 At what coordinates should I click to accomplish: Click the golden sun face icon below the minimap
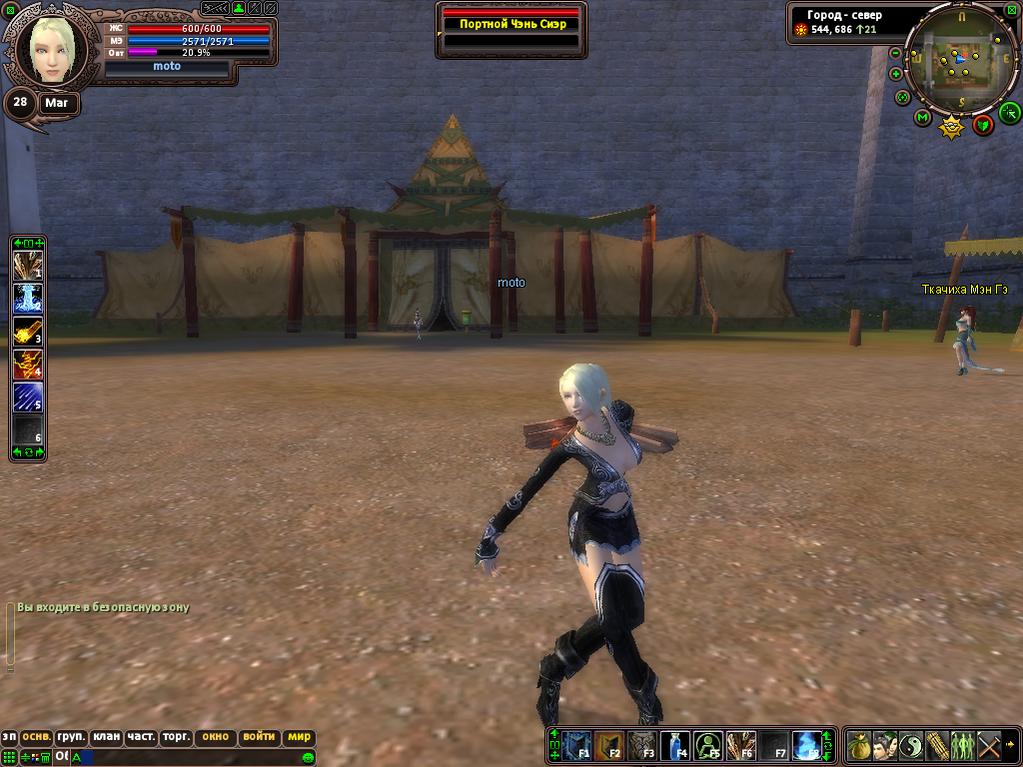point(952,126)
